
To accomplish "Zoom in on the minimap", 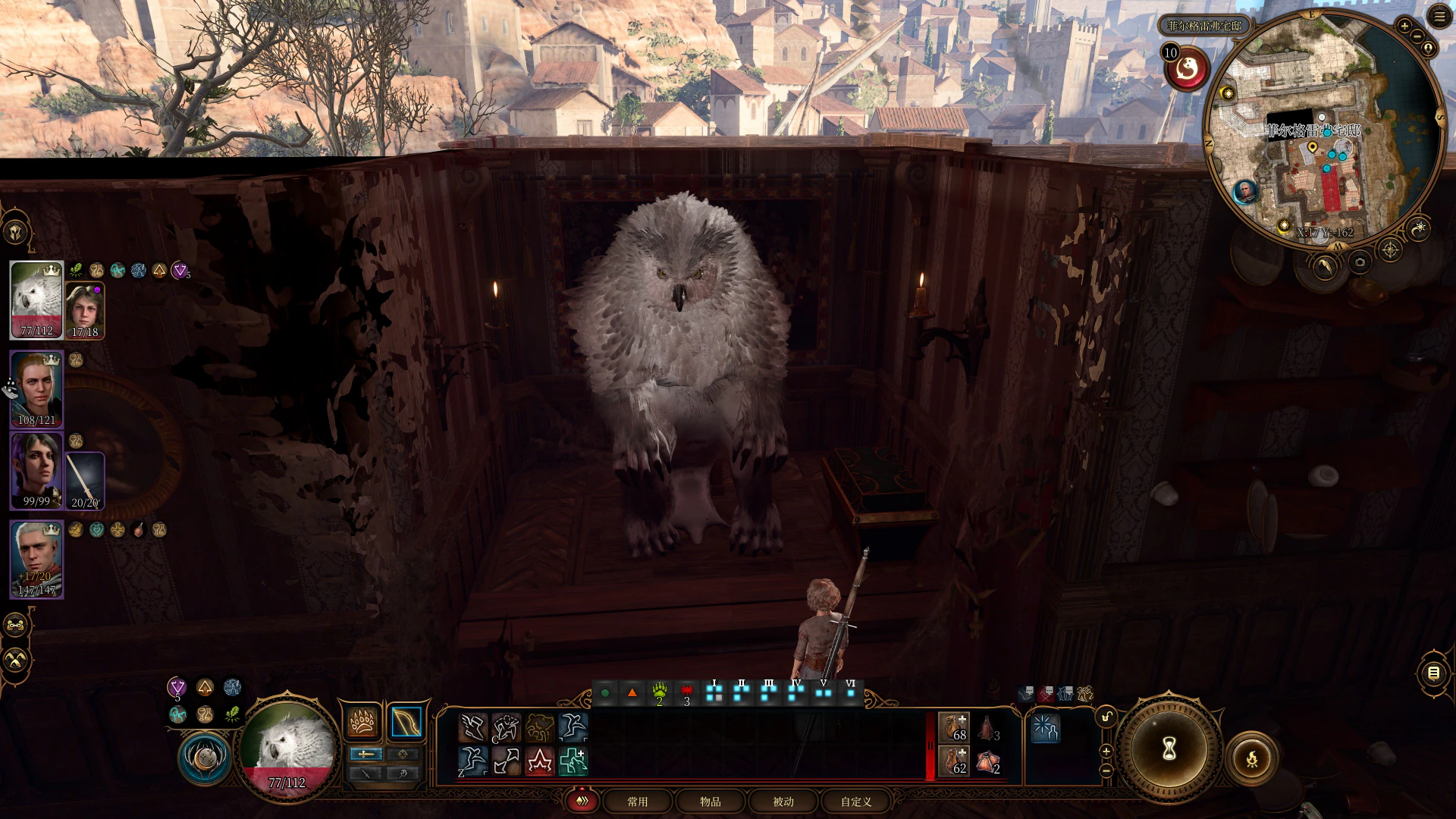I will click(1404, 26).
